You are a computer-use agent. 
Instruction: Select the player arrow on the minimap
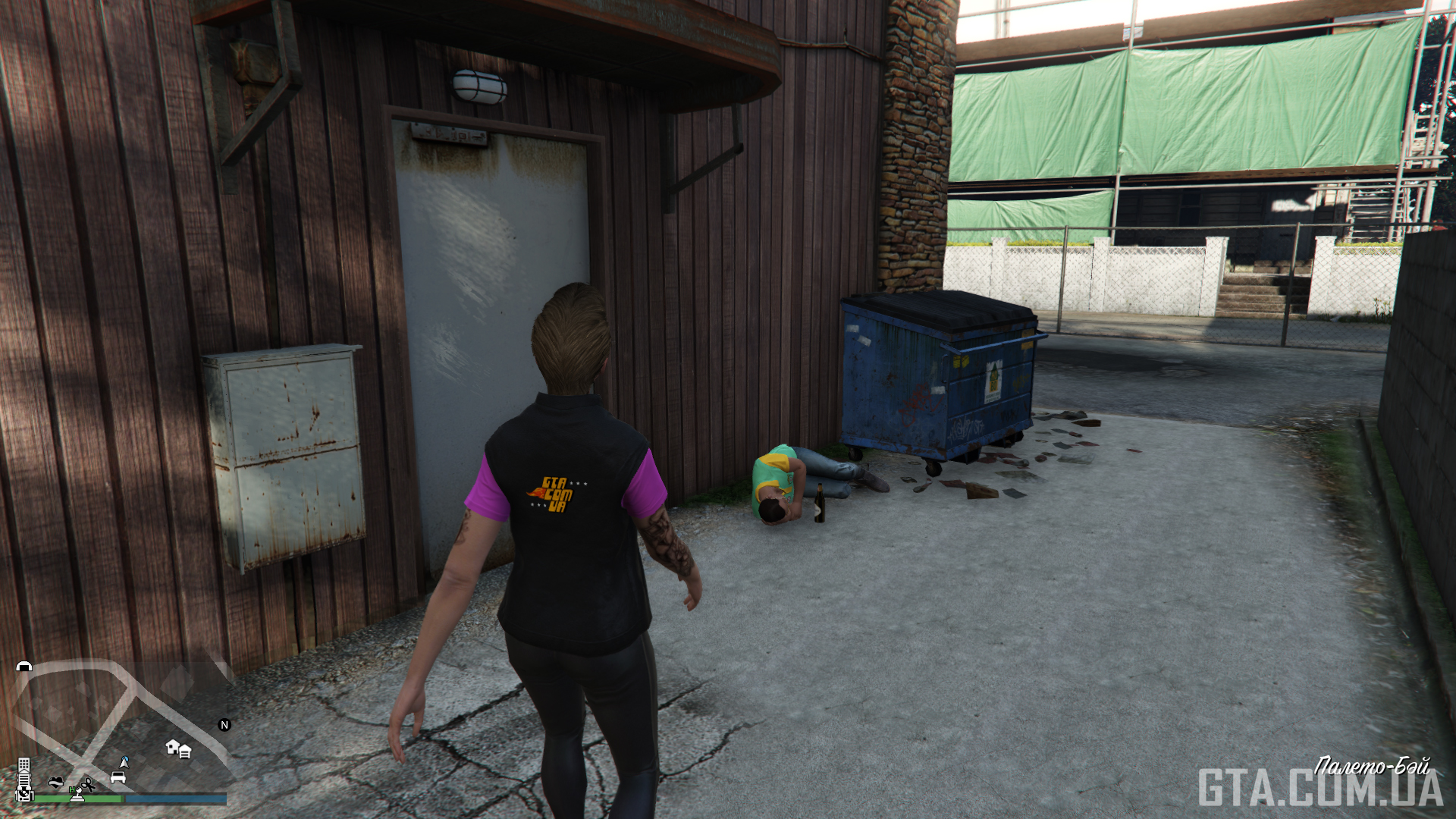pyautogui.click(x=124, y=761)
